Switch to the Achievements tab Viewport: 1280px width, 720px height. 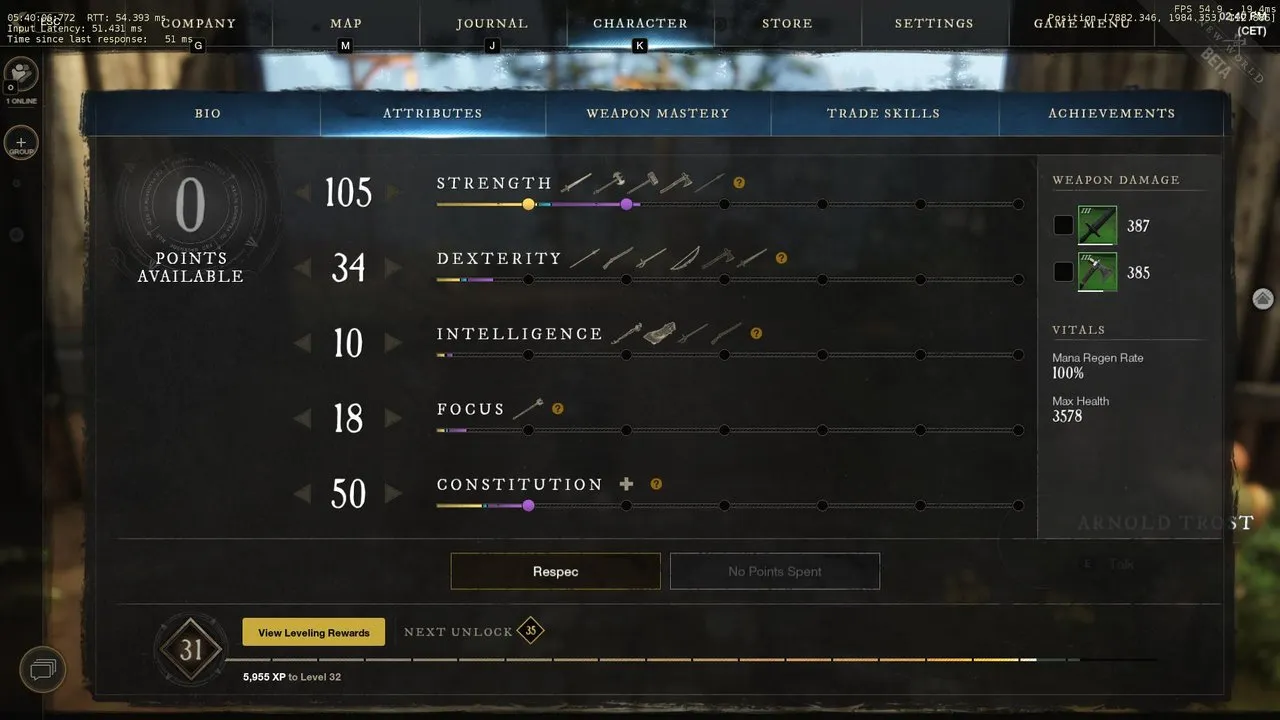click(1111, 114)
